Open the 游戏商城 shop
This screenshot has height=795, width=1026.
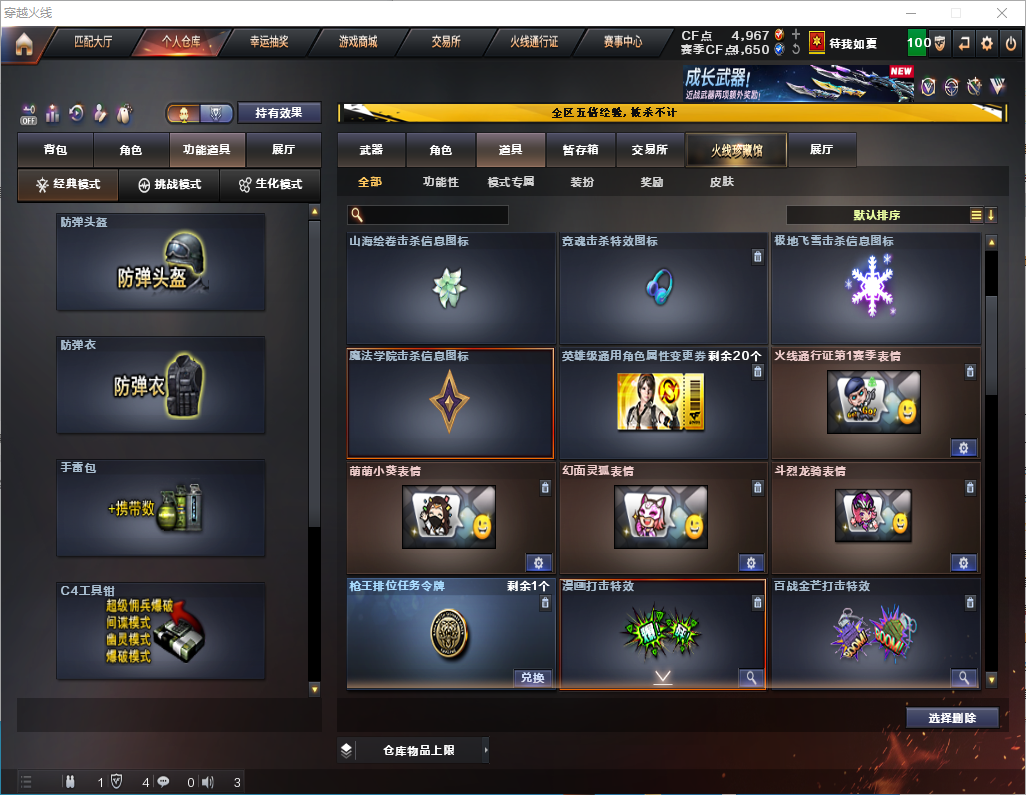(x=358, y=43)
